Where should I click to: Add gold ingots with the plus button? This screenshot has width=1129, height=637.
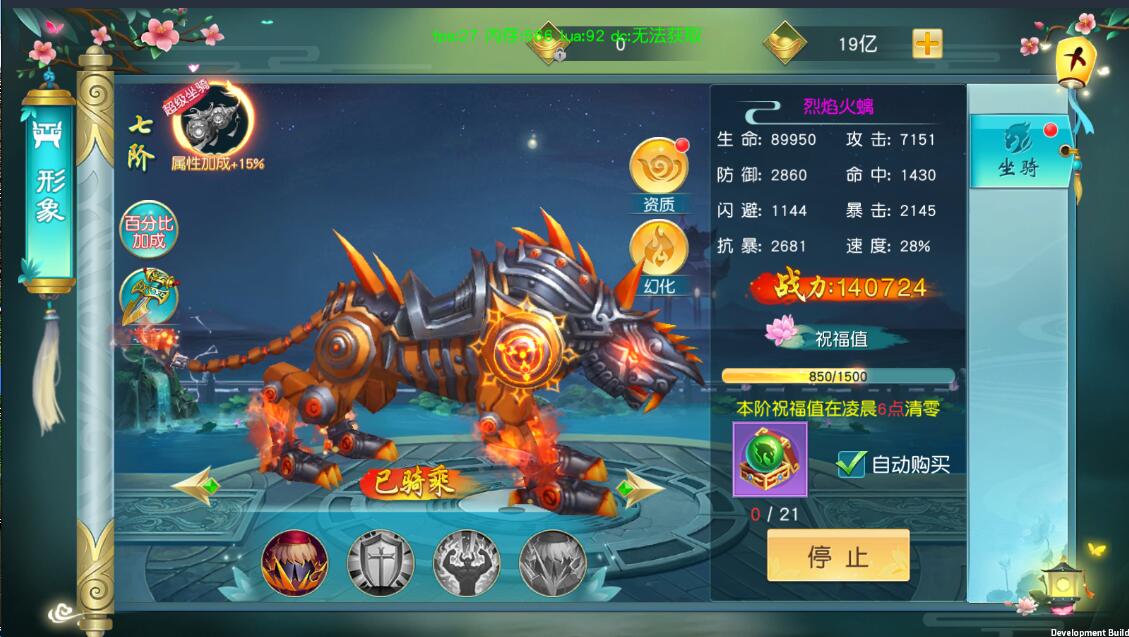927,44
